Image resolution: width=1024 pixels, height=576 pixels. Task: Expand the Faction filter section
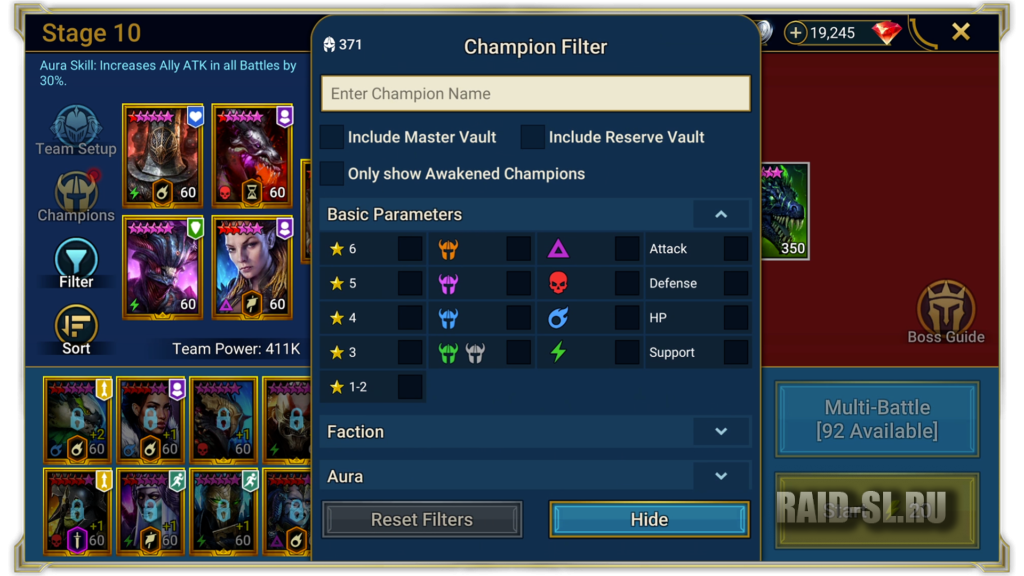coord(720,432)
